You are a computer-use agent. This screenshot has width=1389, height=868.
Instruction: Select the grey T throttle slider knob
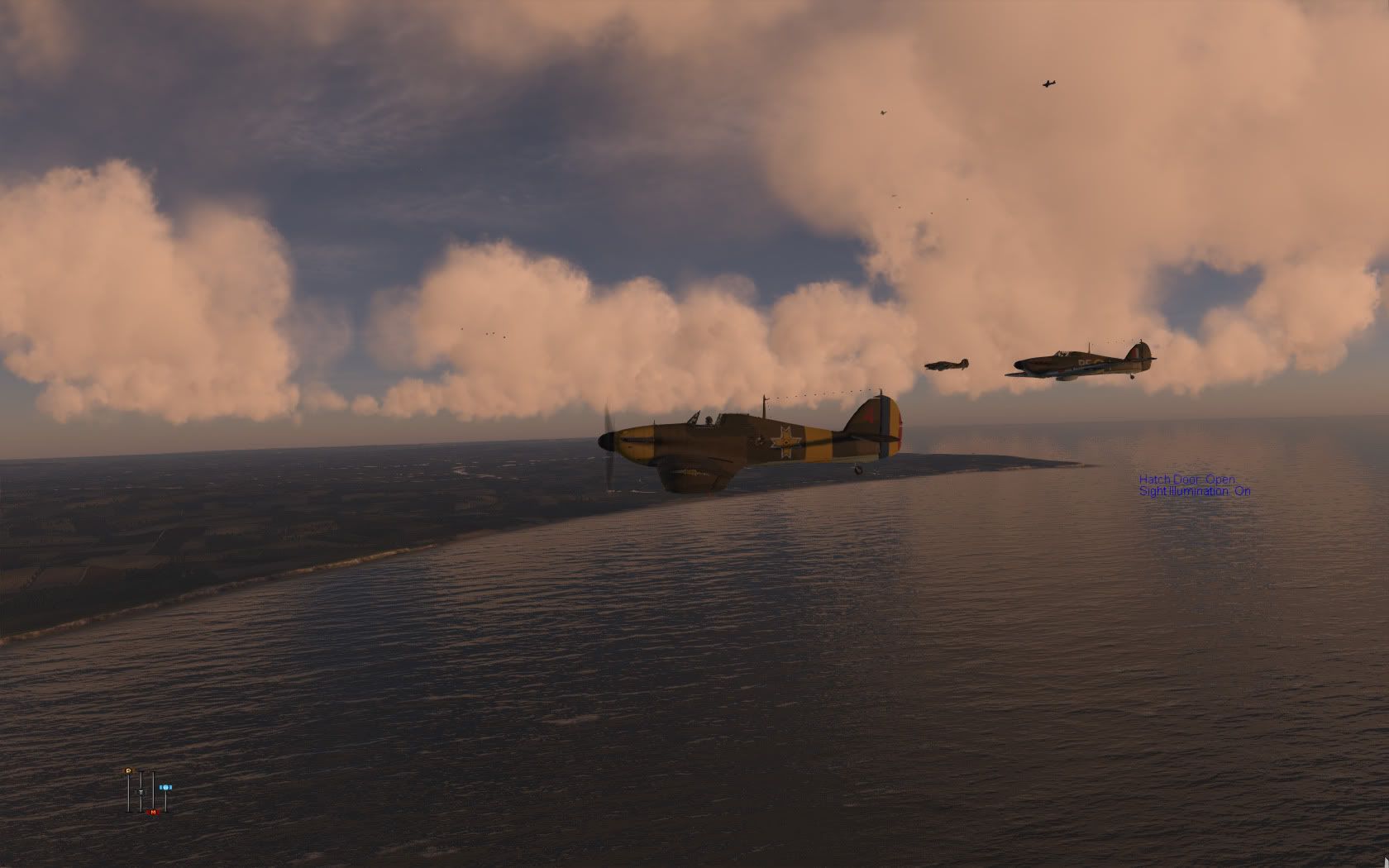pyautogui.click(x=141, y=792)
